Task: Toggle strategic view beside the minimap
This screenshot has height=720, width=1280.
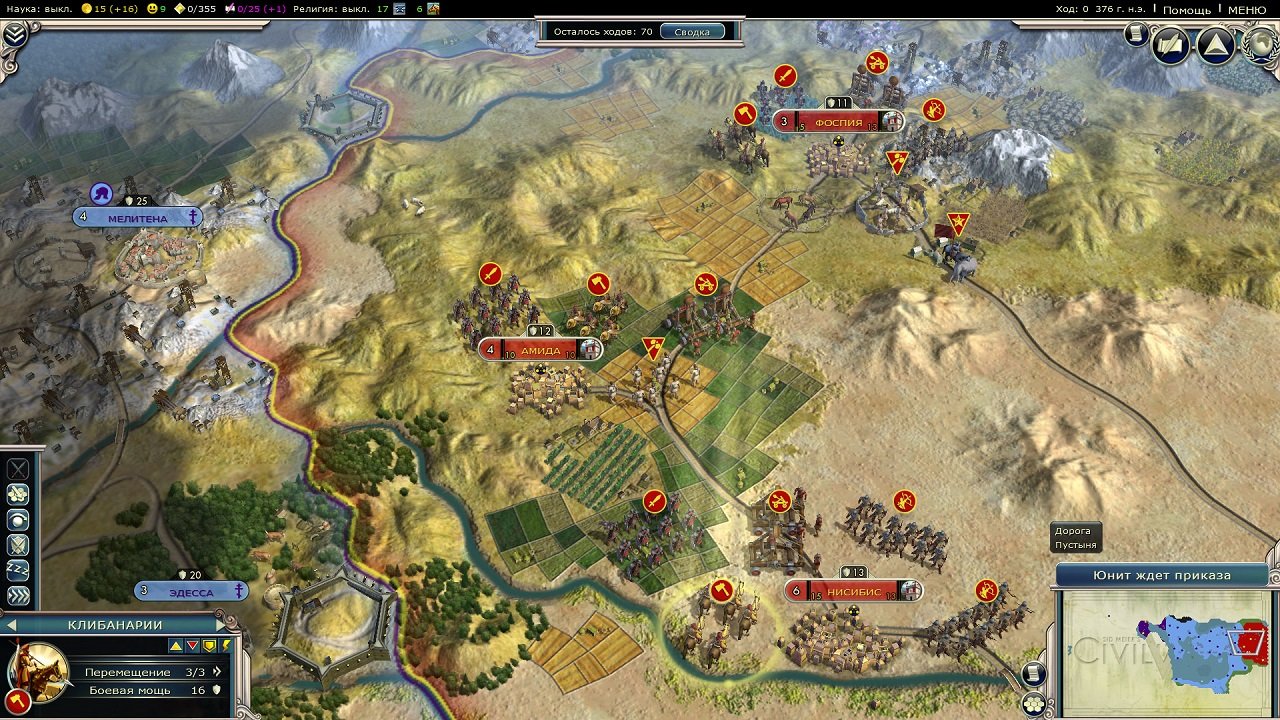Action: (1034, 704)
